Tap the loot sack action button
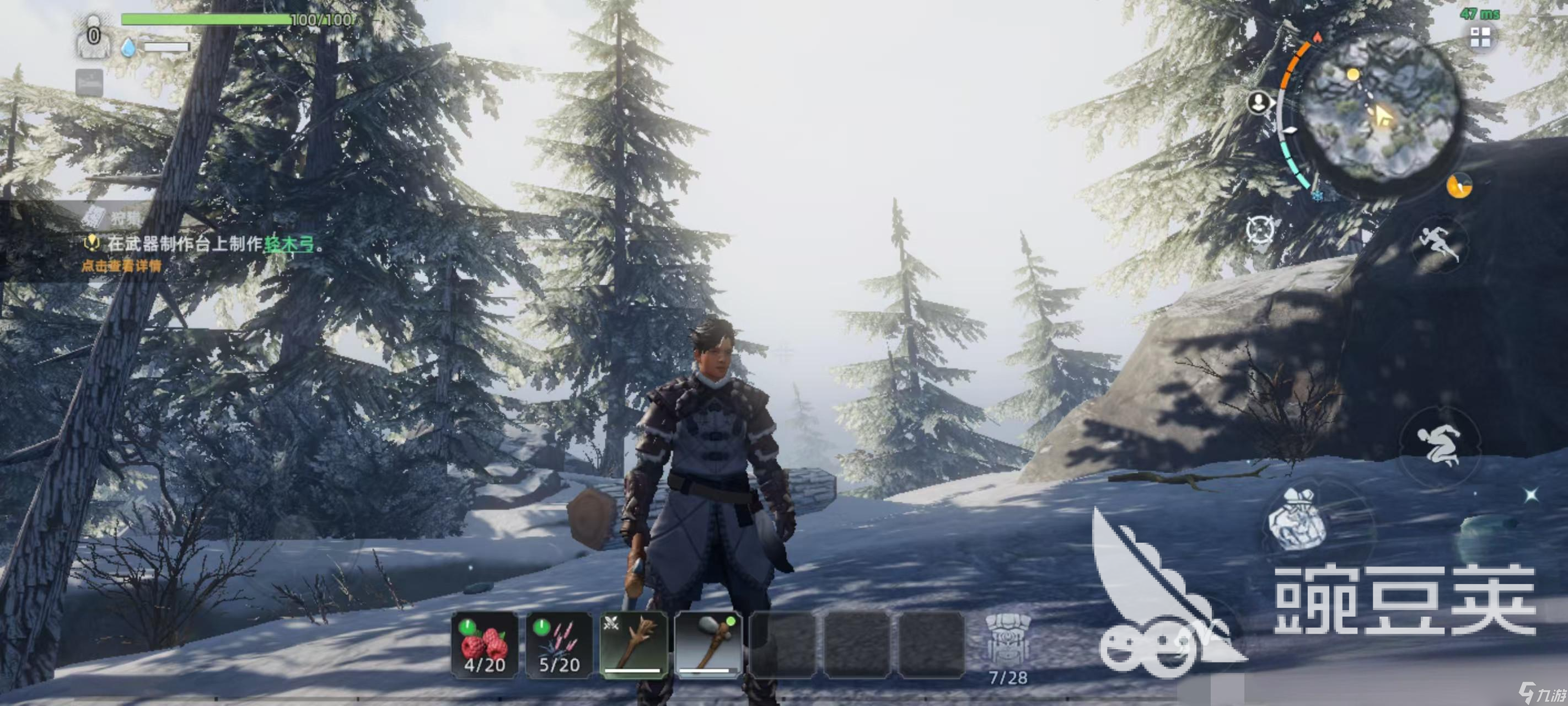Viewport: 1568px width, 706px height. tap(1298, 520)
